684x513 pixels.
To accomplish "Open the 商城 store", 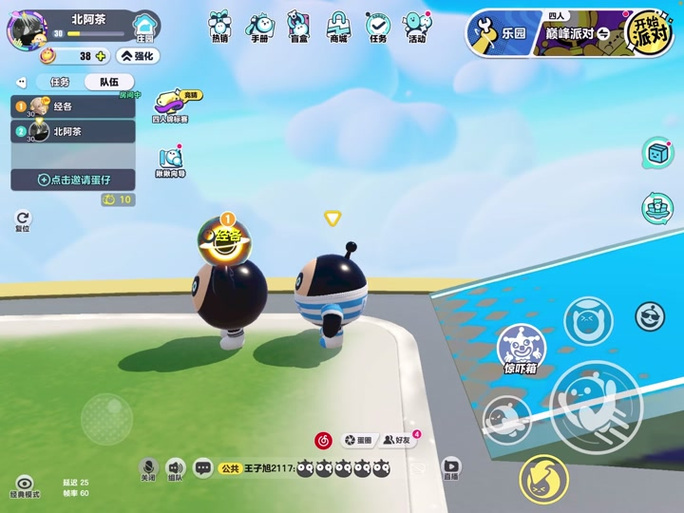I will 338,27.
